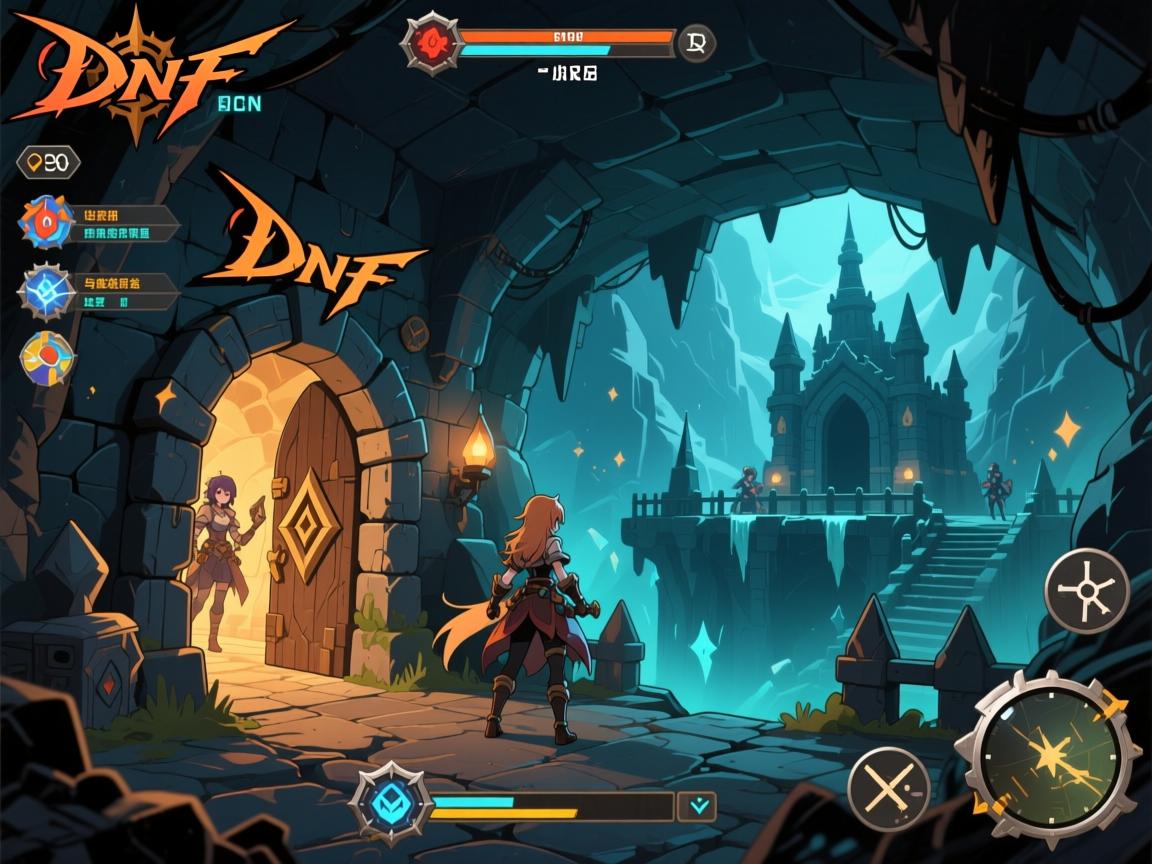The width and height of the screenshot is (1152, 864).
Task: Open the blue star rune icon
Action: 47,292
